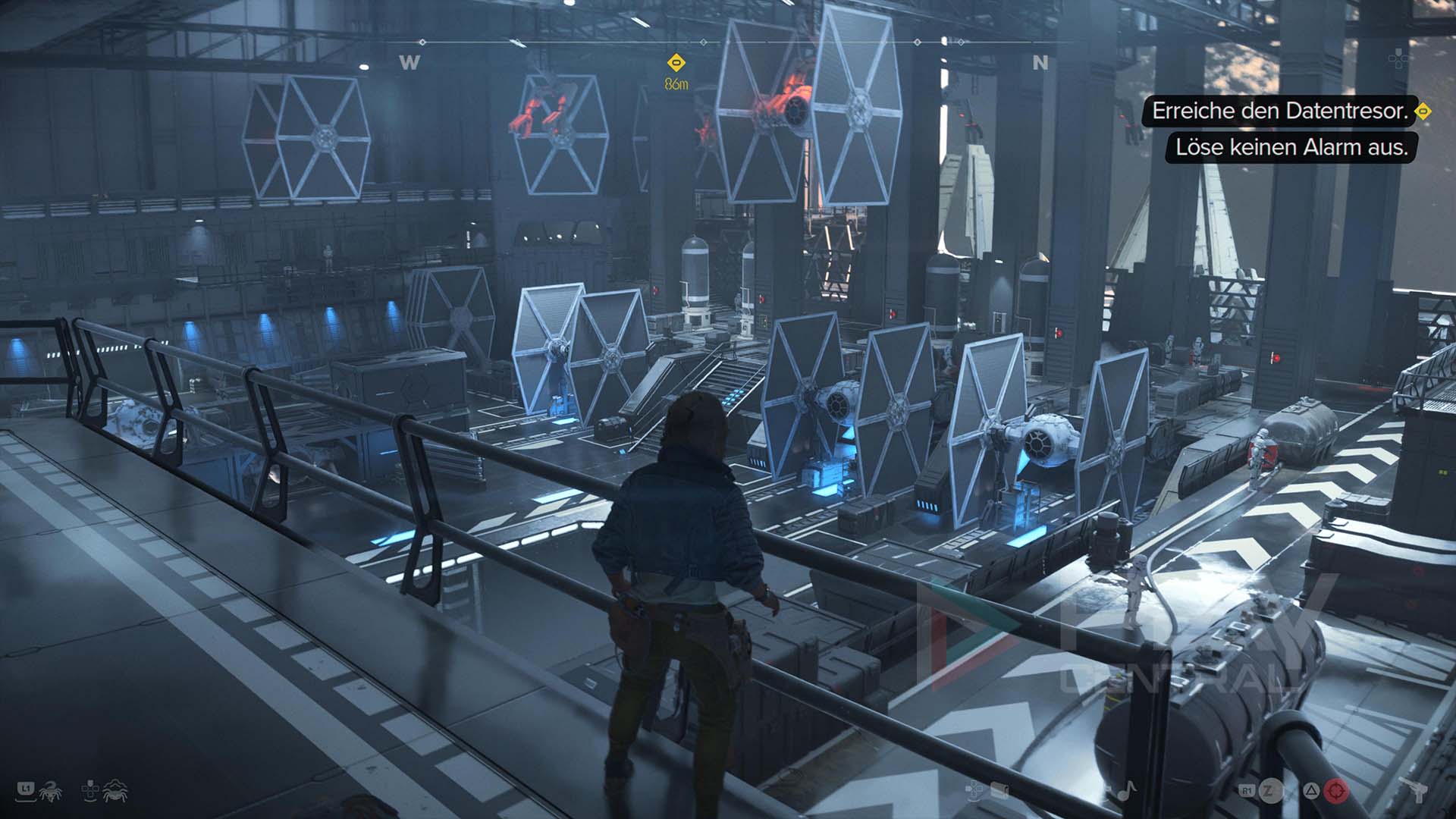
Task: Select the blaster pistol weapon icon
Action: pos(1415,791)
